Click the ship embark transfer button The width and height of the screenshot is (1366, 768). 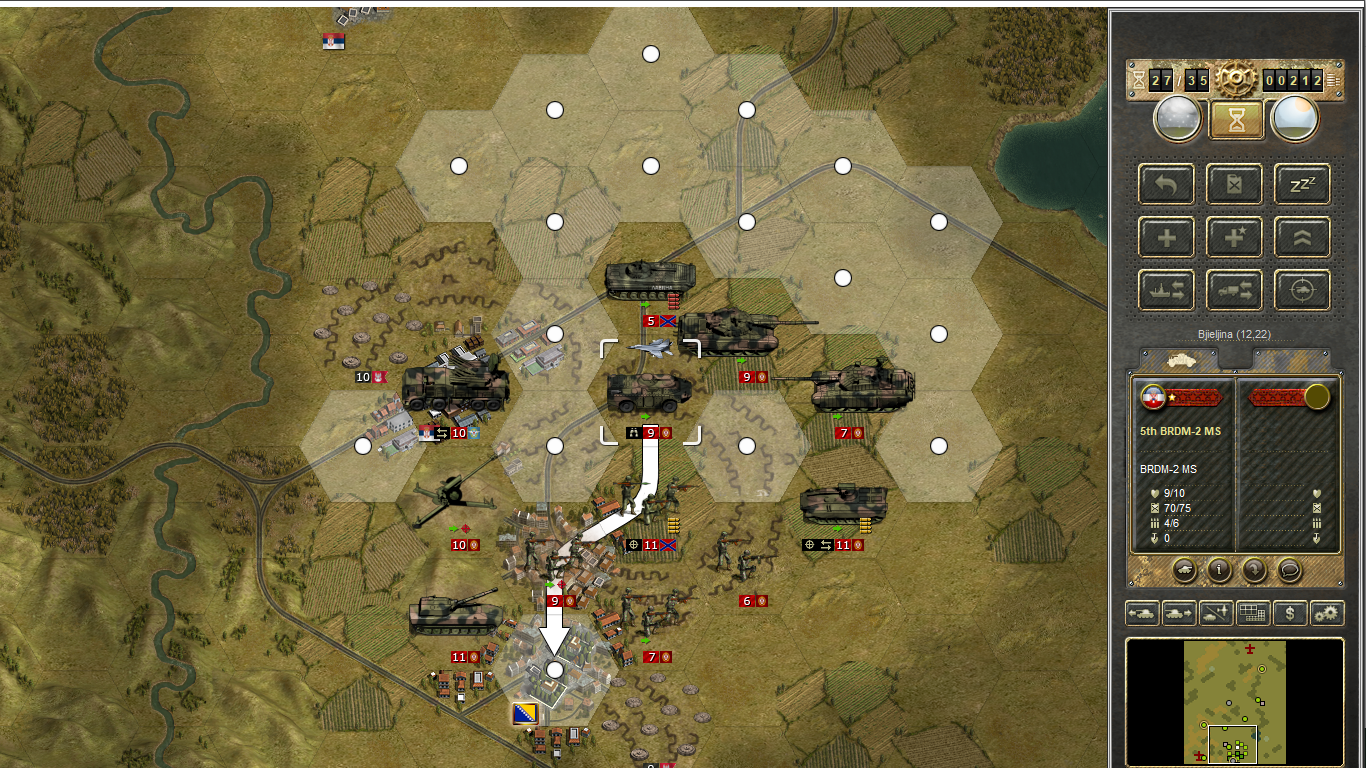pyautogui.click(x=1166, y=290)
